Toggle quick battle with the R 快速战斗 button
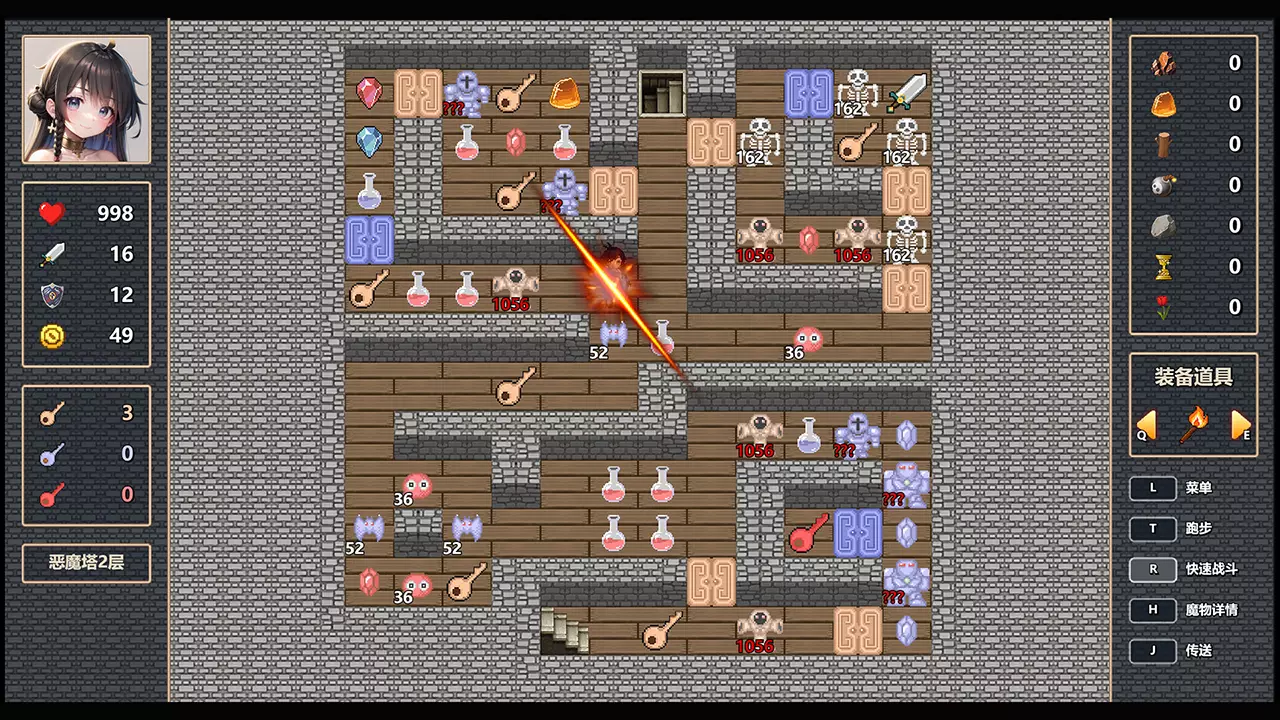 click(x=1153, y=569)
